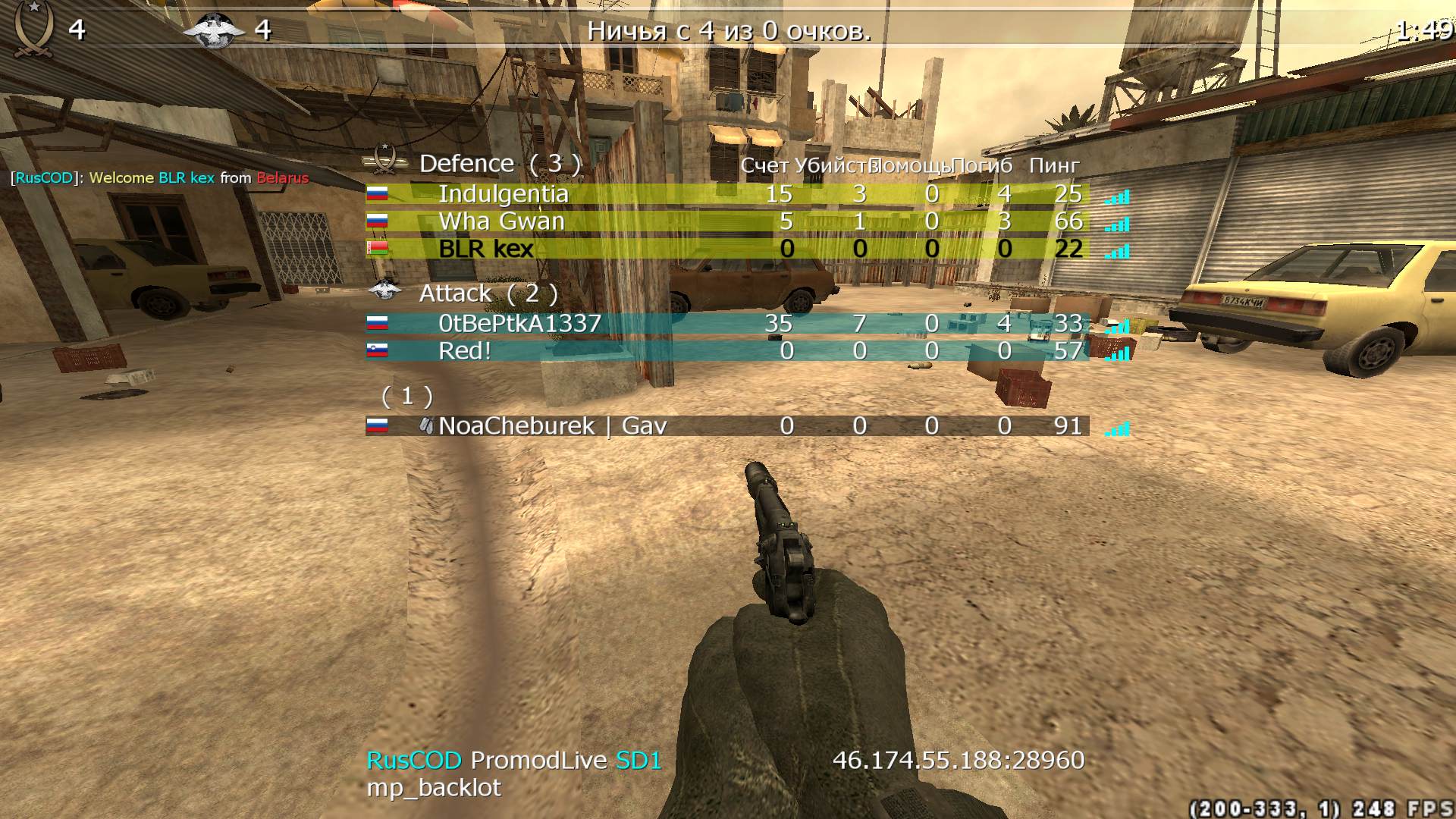Click the Slovenia flag beside Red!

pyautogui.click(x=379, y=350)
